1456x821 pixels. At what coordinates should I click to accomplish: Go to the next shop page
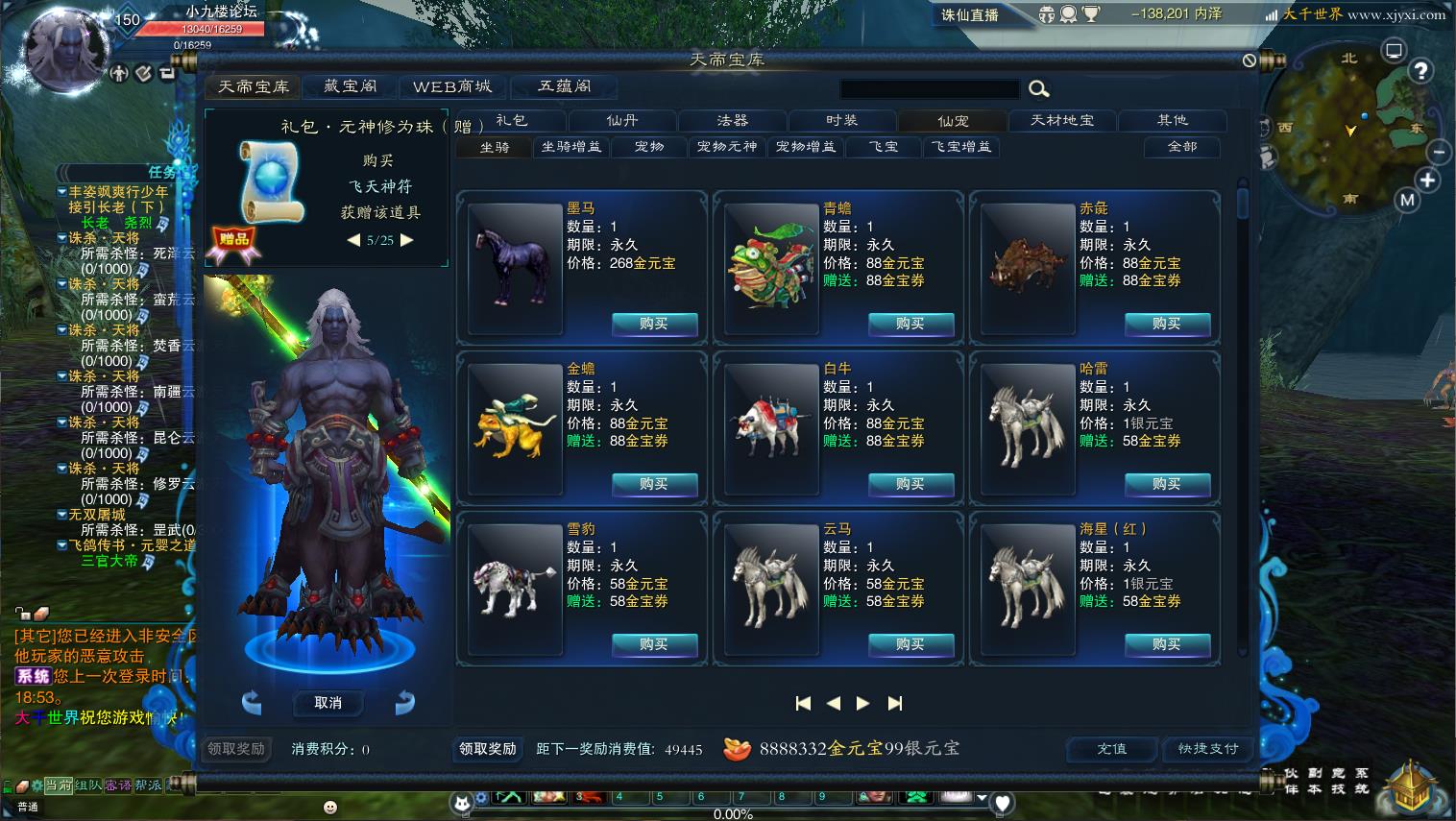point(862,703)
